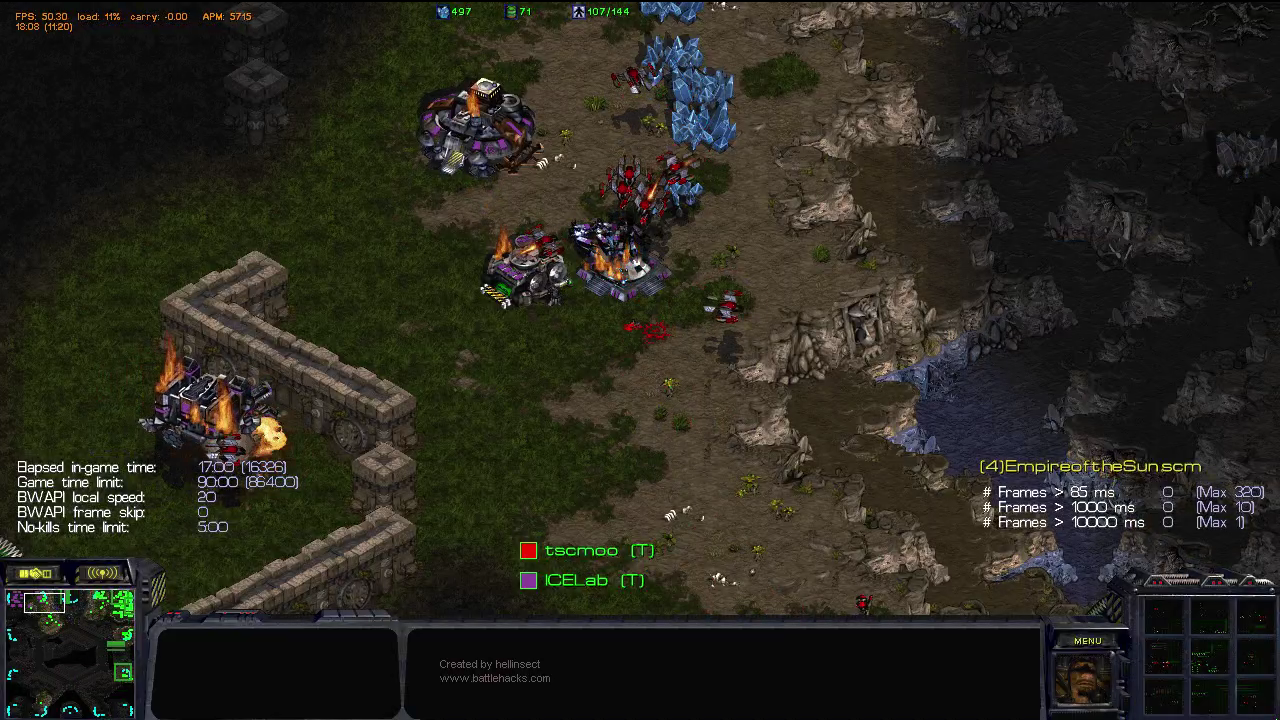The height and width of the screenshot is (720, 1280).
Task: Click the minimap to move the camera
Action: (x=70, y=653)
